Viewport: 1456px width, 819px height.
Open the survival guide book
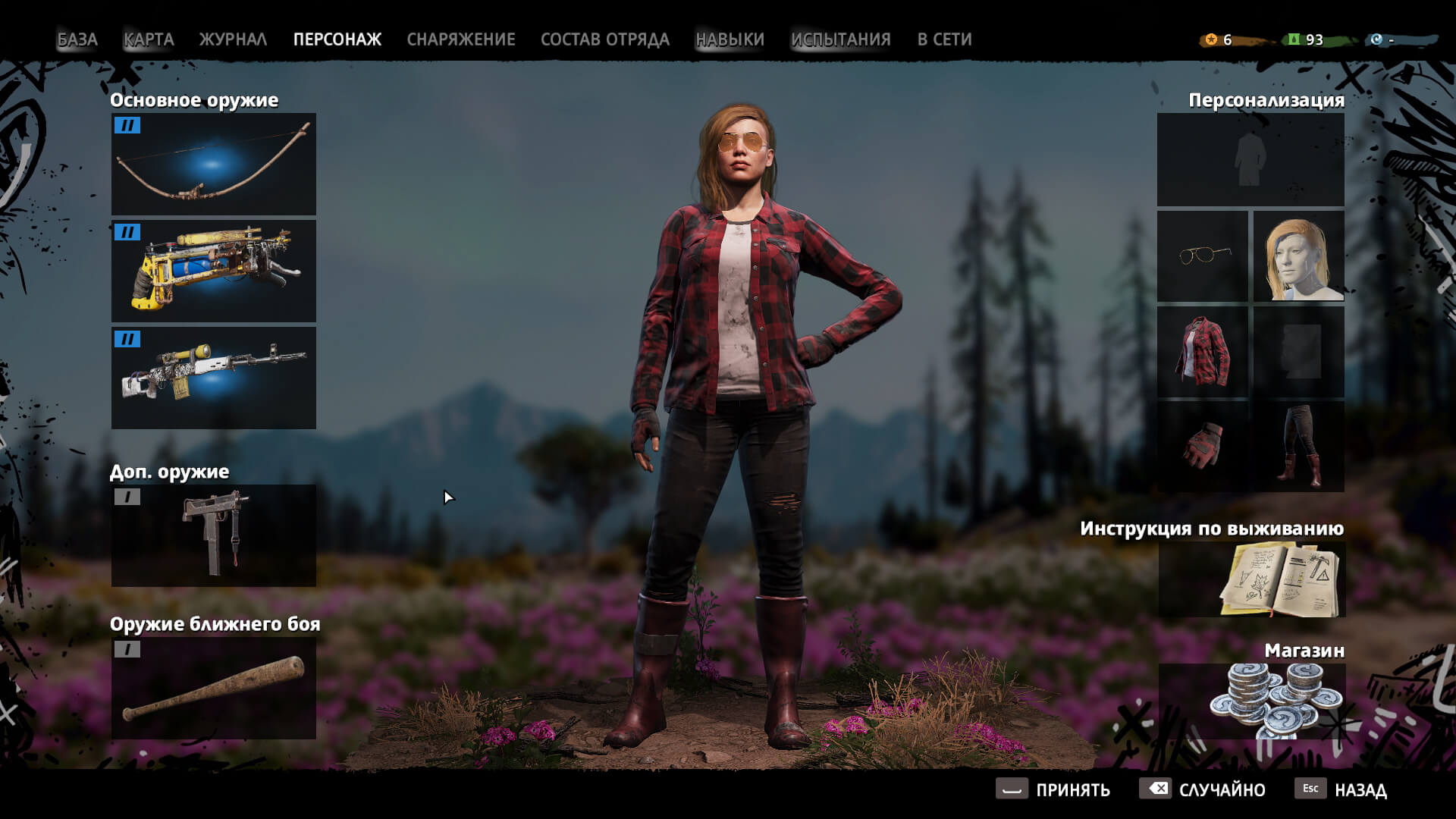click(1251, 579)
